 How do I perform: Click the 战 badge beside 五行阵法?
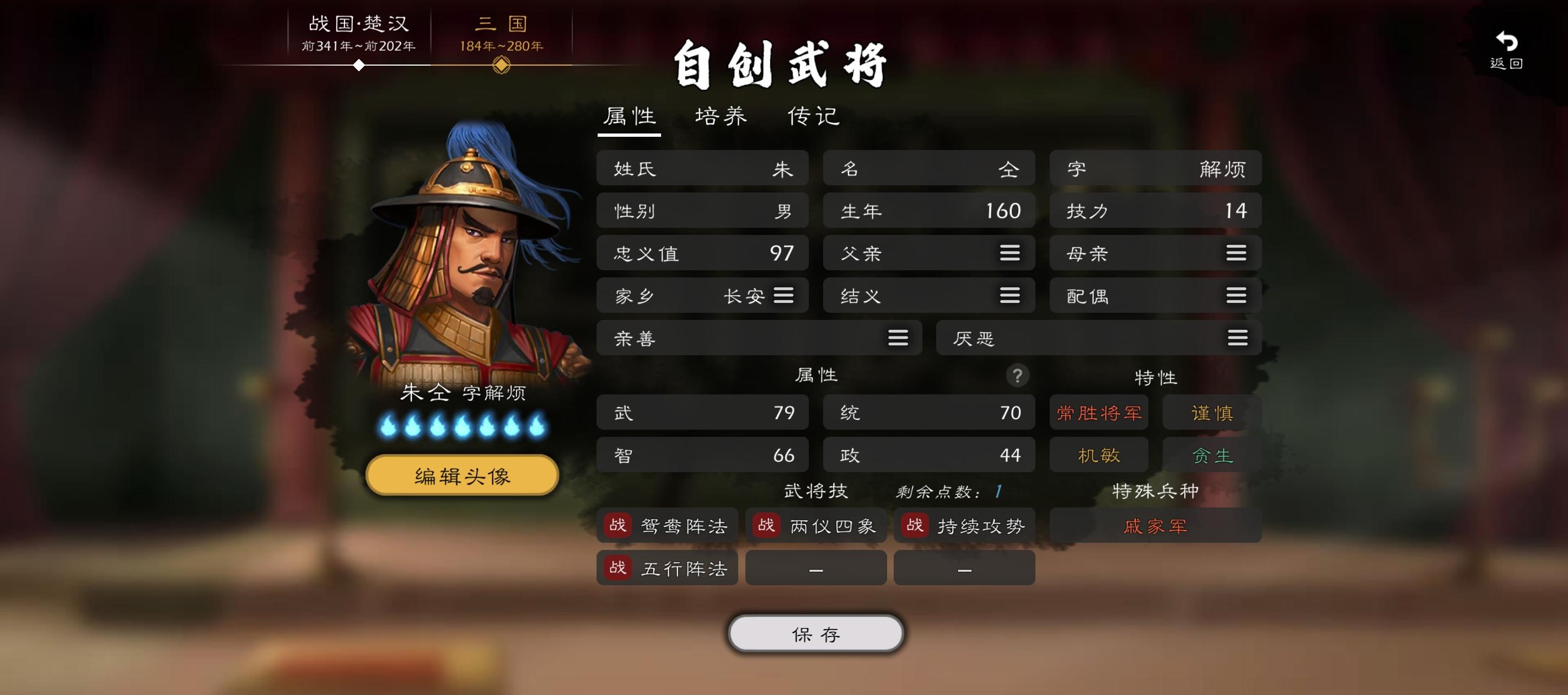point(616,568)
